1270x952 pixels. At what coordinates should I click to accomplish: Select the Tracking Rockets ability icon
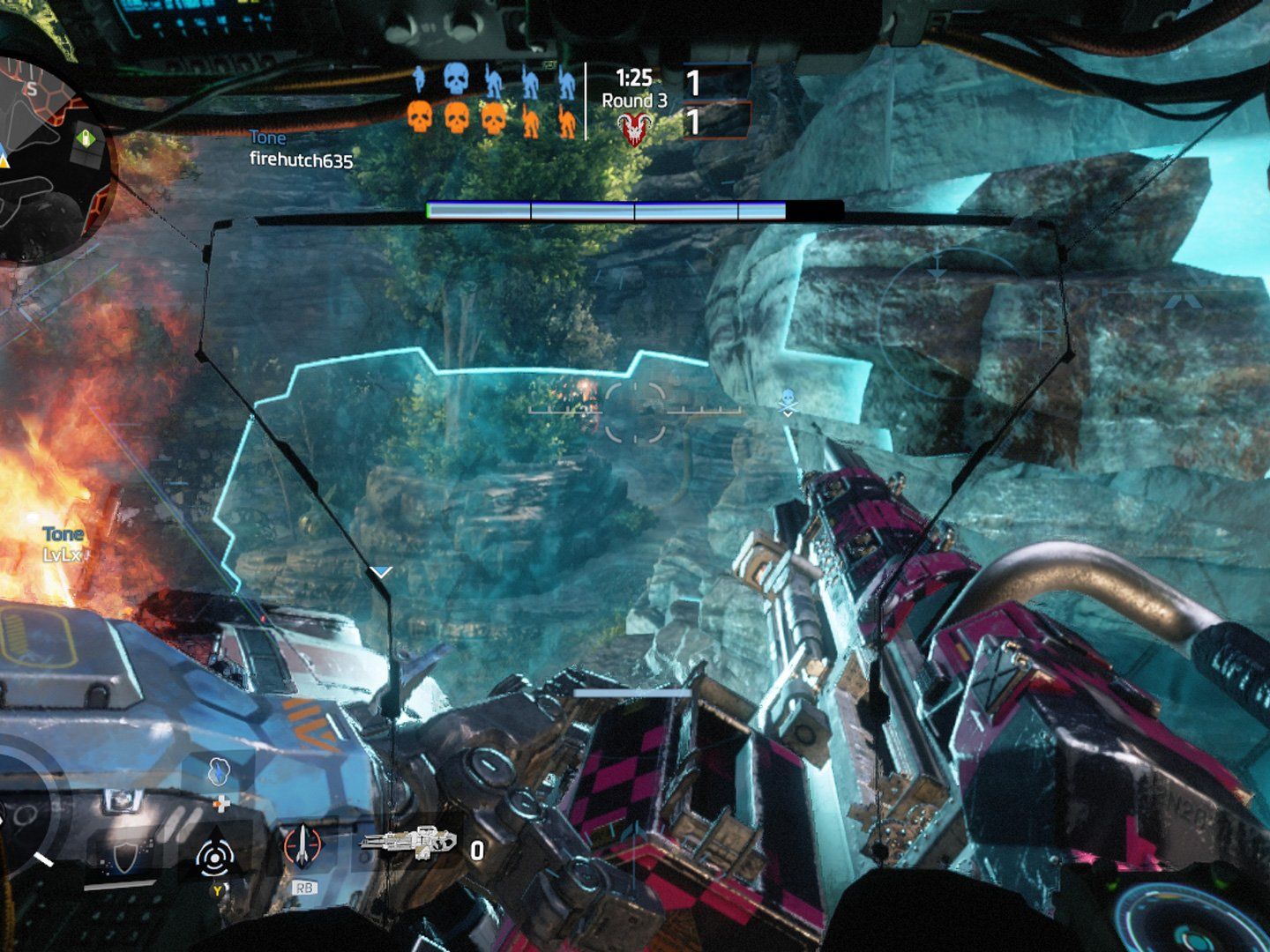[303, 846]
